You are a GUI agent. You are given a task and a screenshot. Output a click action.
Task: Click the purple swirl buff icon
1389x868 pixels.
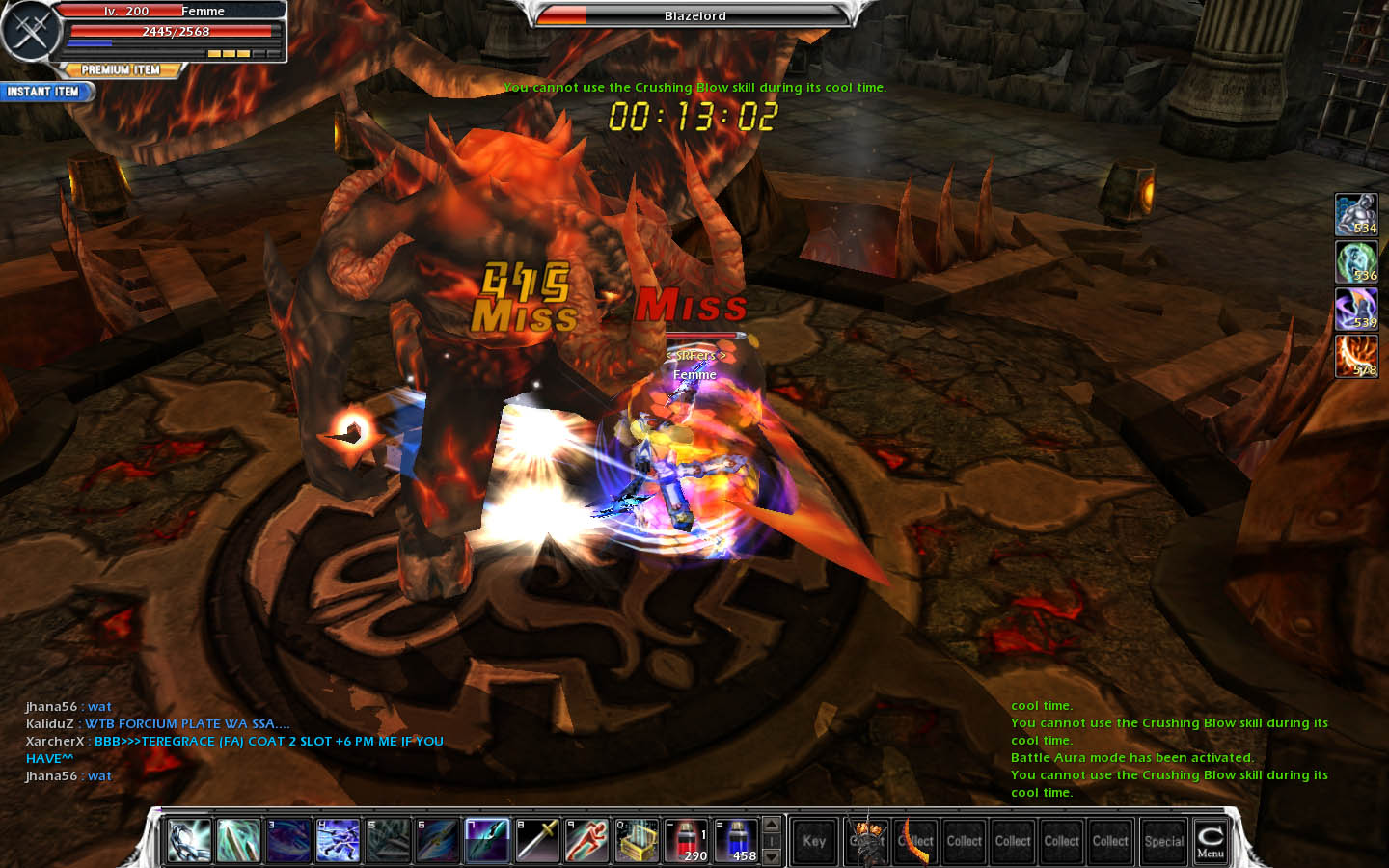[1356, 309]
